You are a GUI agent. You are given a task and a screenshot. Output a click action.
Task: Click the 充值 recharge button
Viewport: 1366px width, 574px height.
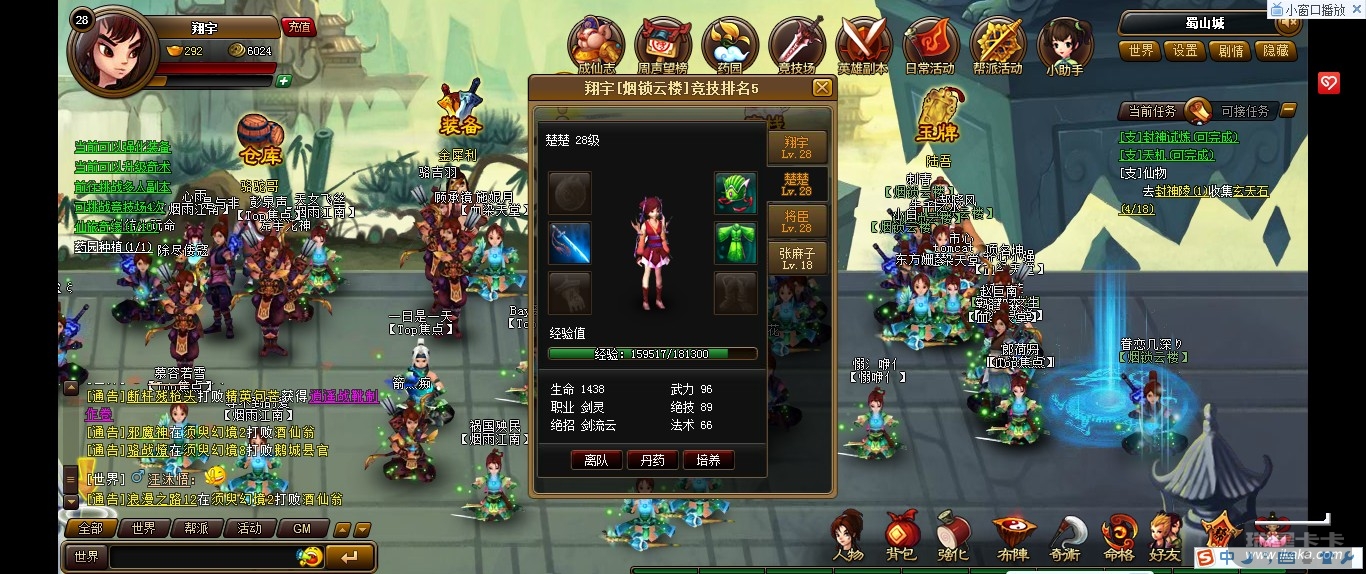coord(297,27)
